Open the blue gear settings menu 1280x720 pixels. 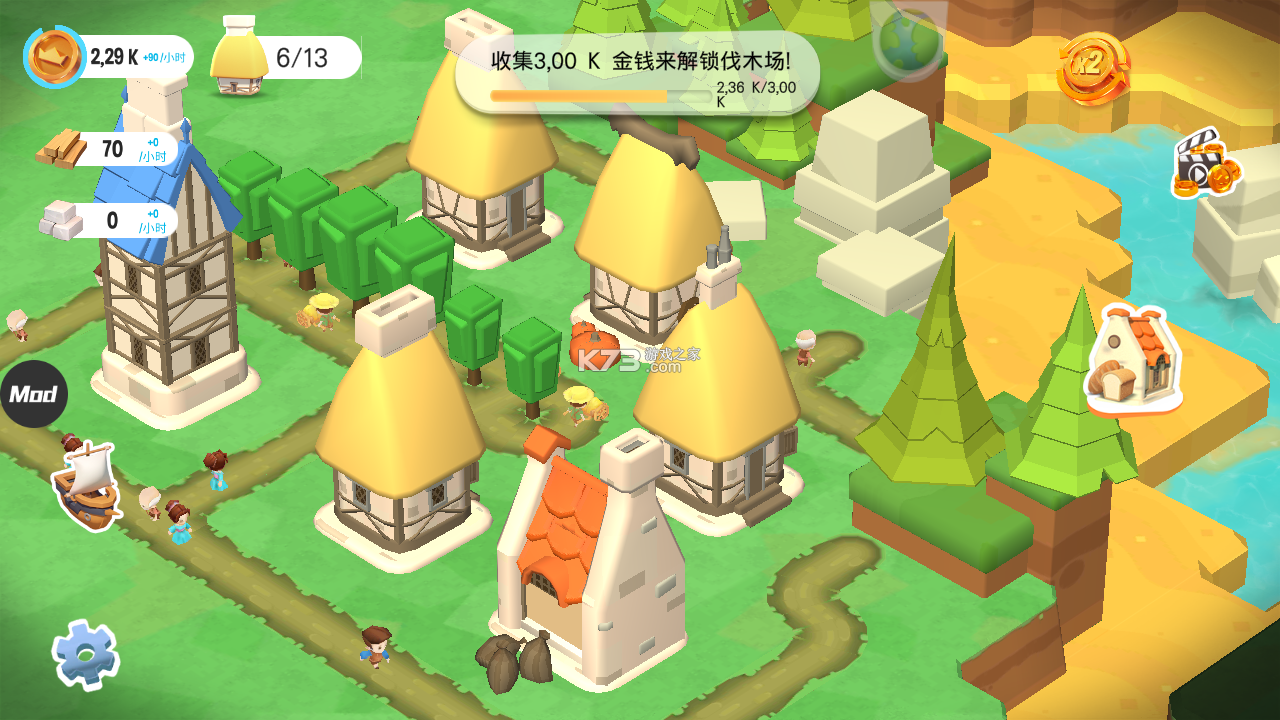tap(86, 655)
